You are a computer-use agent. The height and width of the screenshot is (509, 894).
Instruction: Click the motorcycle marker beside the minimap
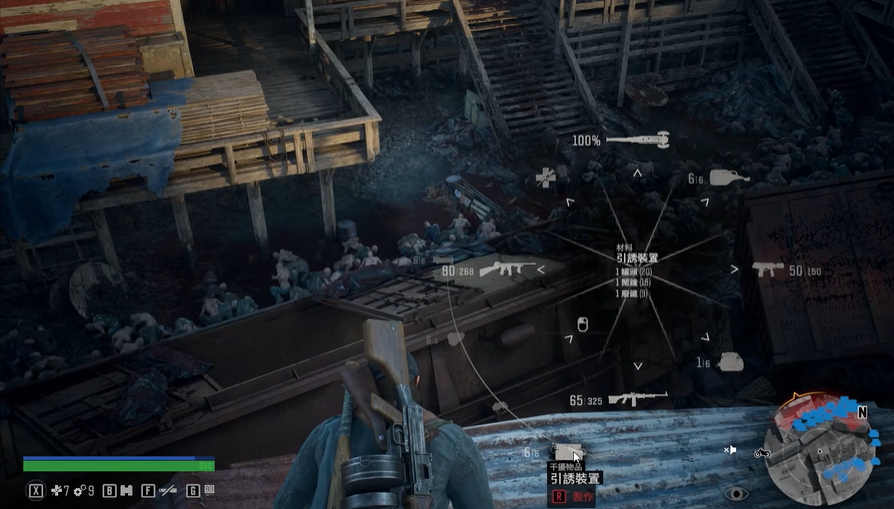click(x=762, y=452)
